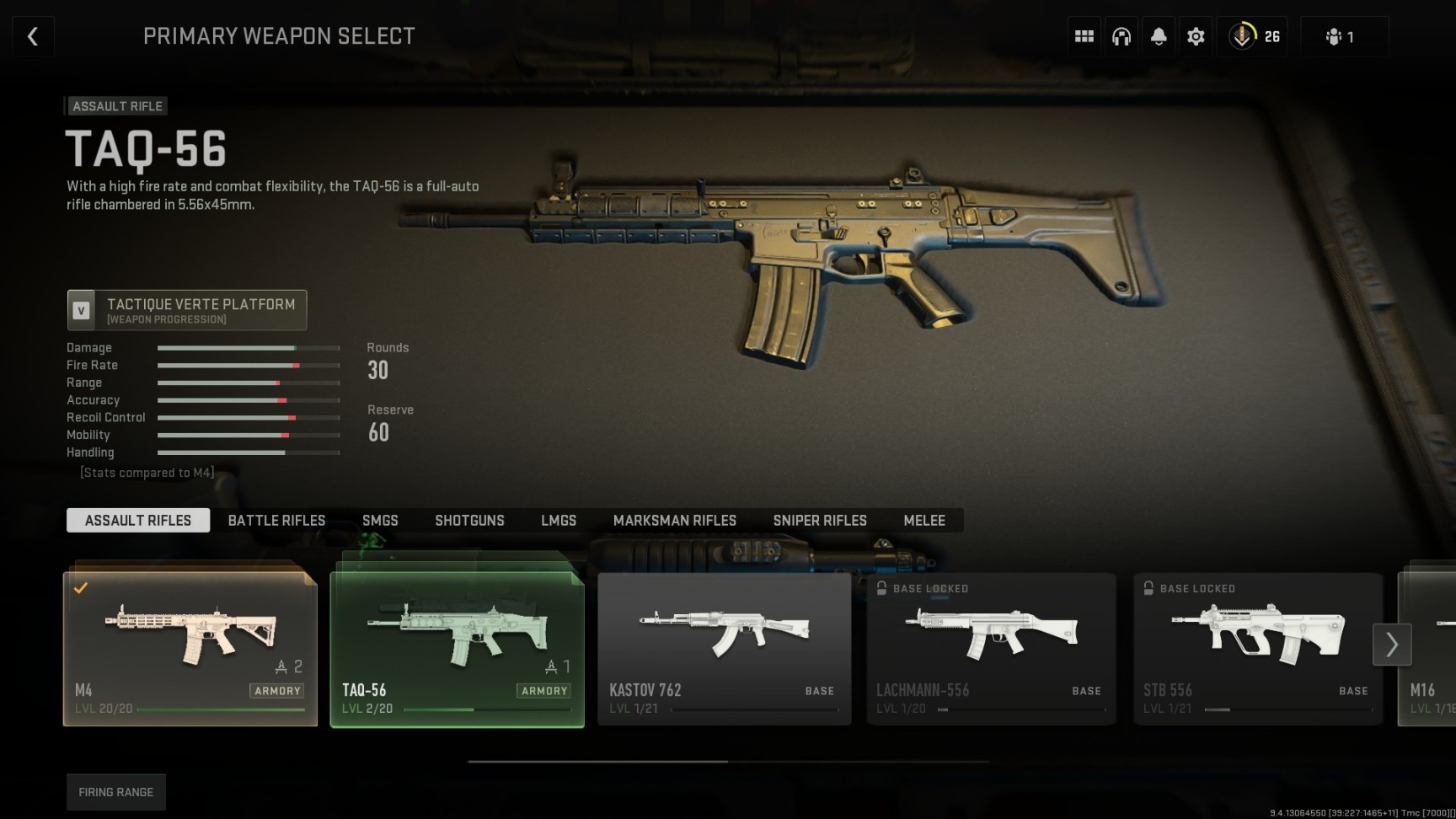Click the notifications bell icon

[x=1159, y=35]
